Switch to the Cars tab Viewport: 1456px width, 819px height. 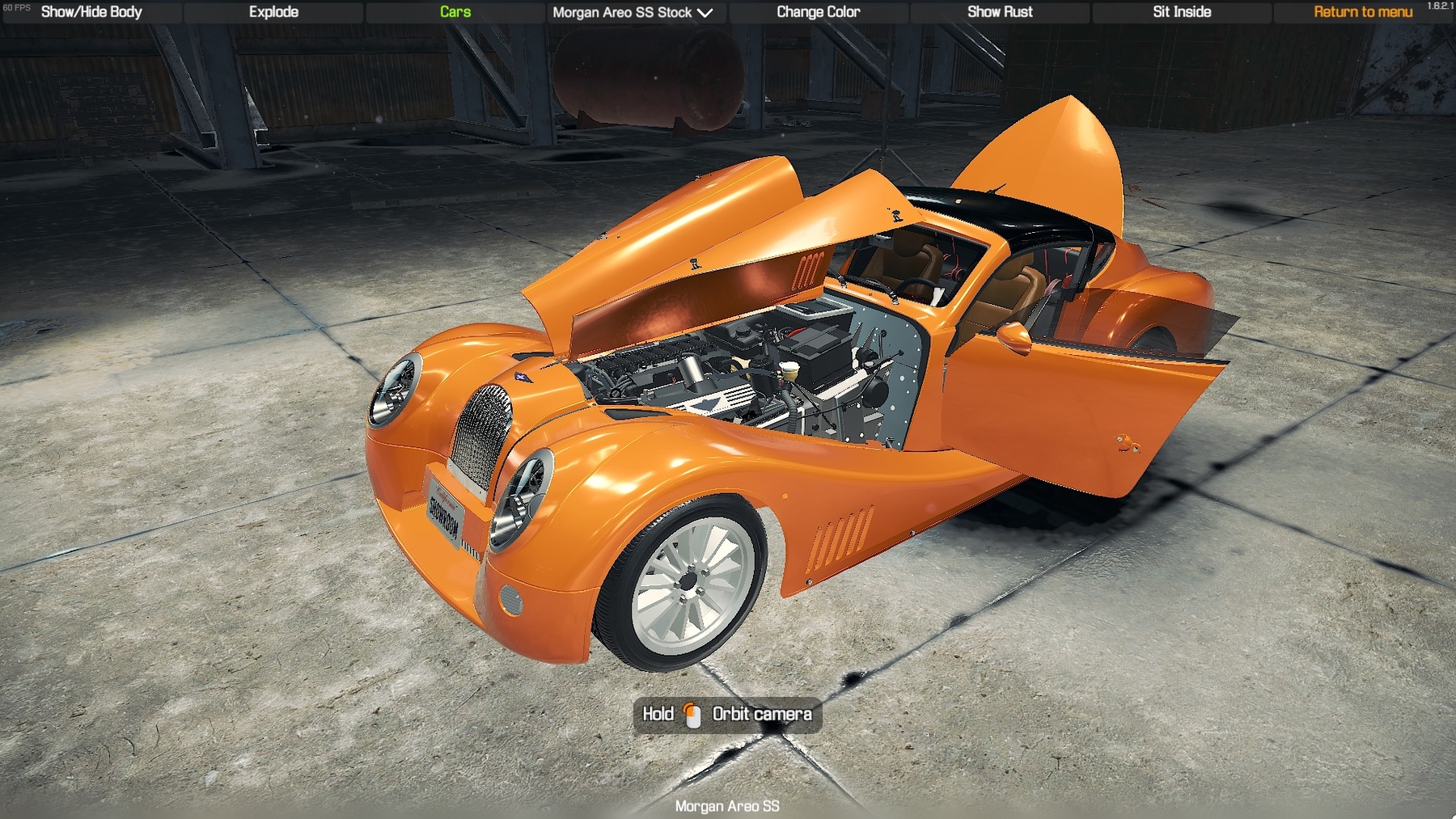[x=455, y=12]
